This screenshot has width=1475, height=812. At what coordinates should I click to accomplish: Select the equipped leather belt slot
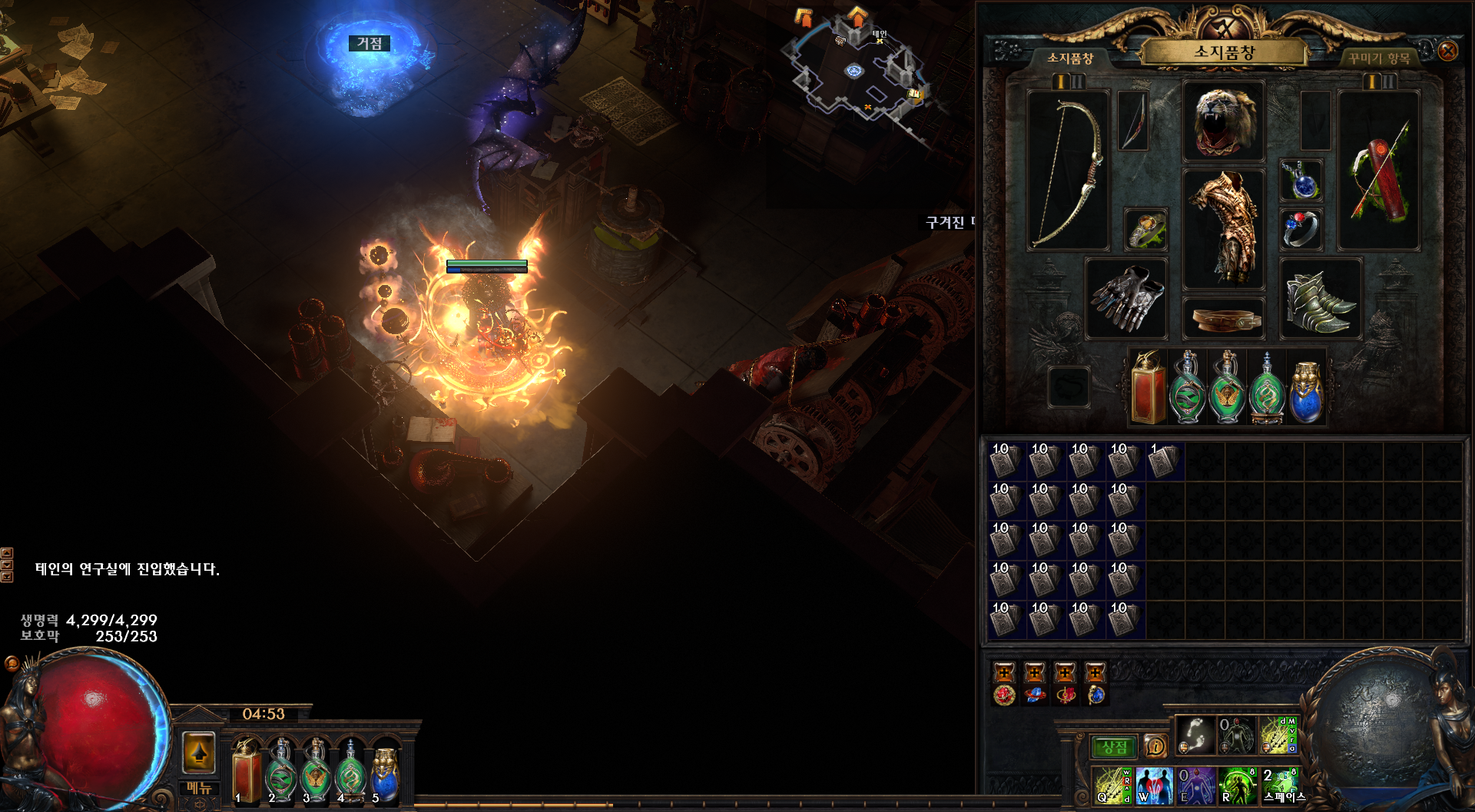(x=1224, y=319)
